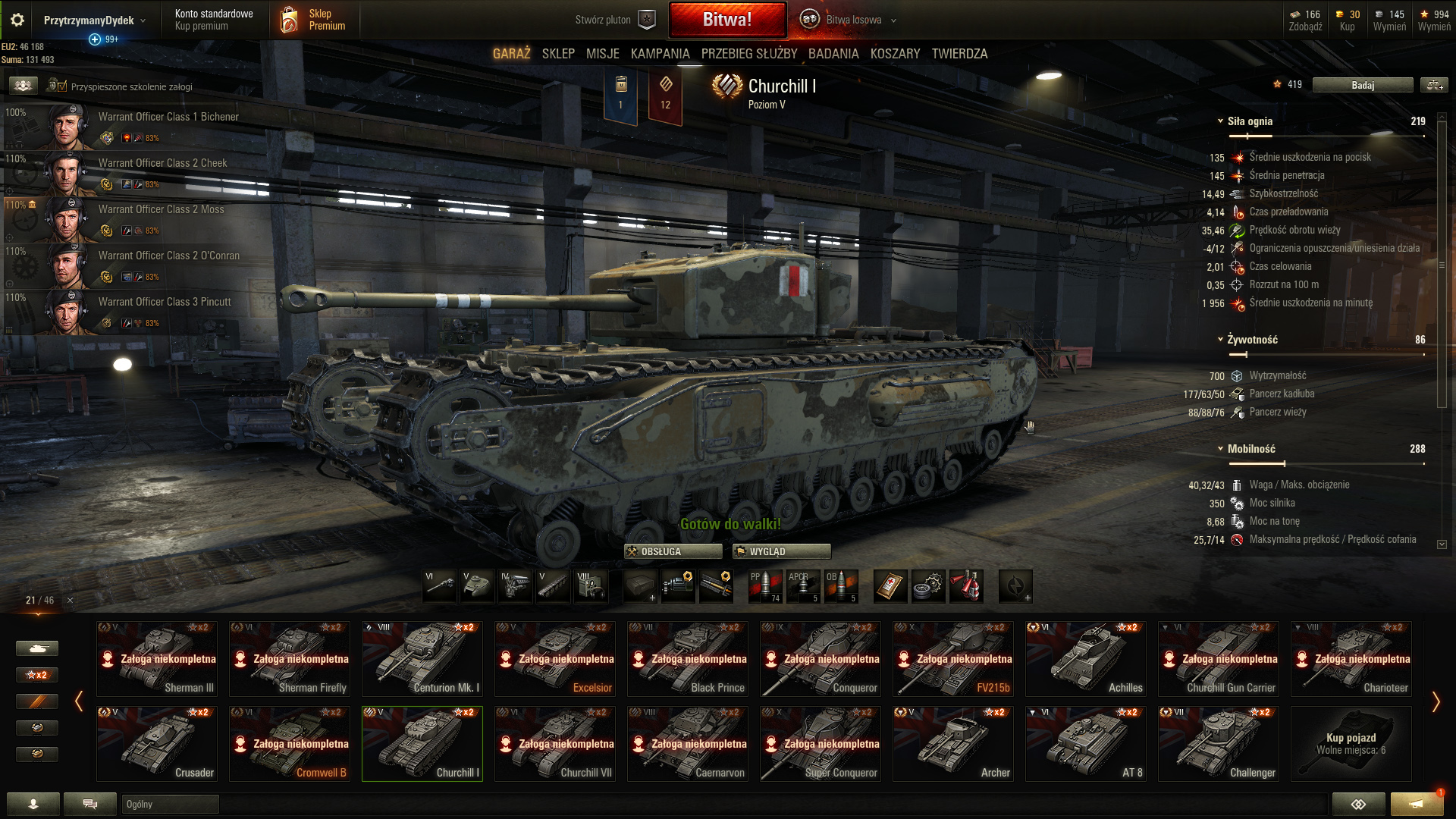Open the SKLEP tab
This screenshot has height=819, width=1456.
click(x=558, y=54)
